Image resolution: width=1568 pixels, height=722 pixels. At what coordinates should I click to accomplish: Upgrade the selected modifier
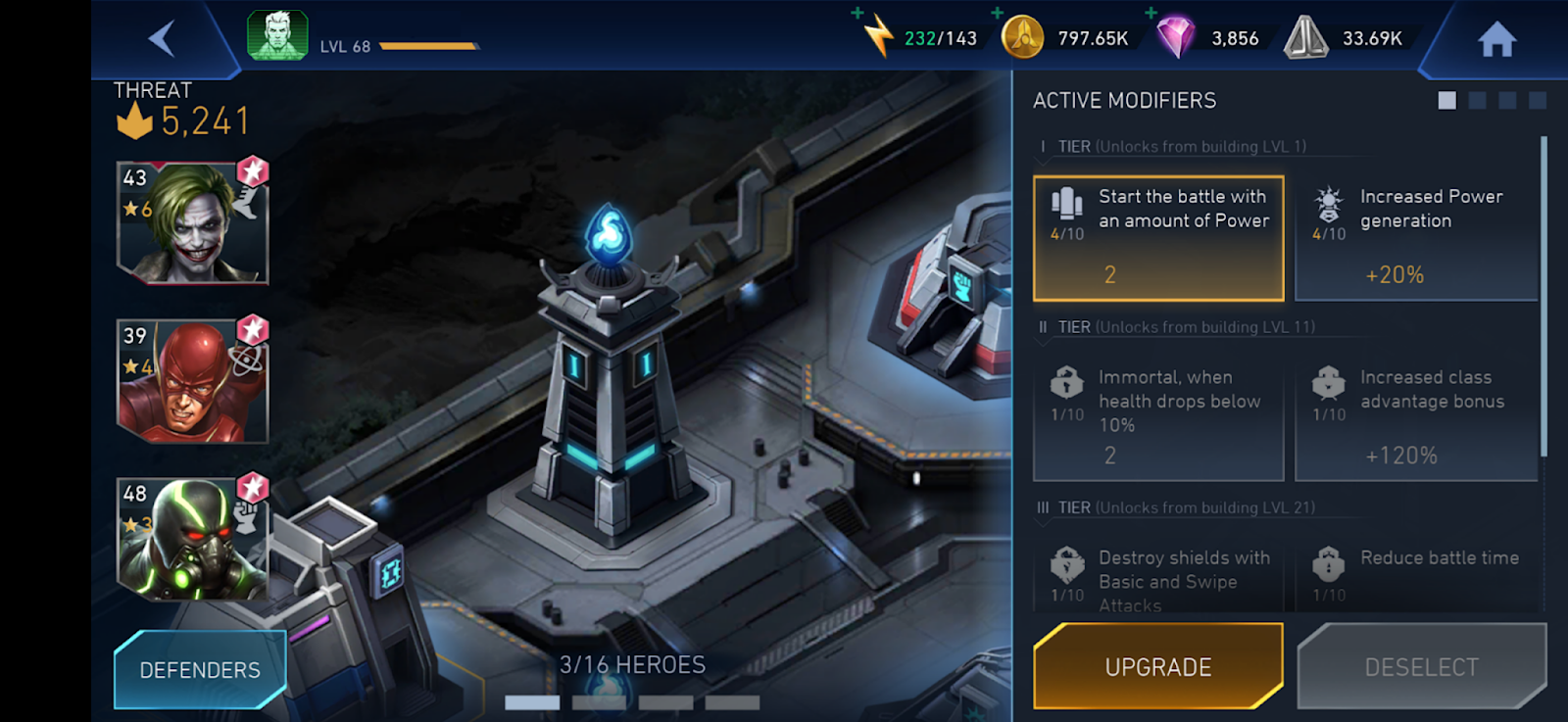(x=1158, y=667)
